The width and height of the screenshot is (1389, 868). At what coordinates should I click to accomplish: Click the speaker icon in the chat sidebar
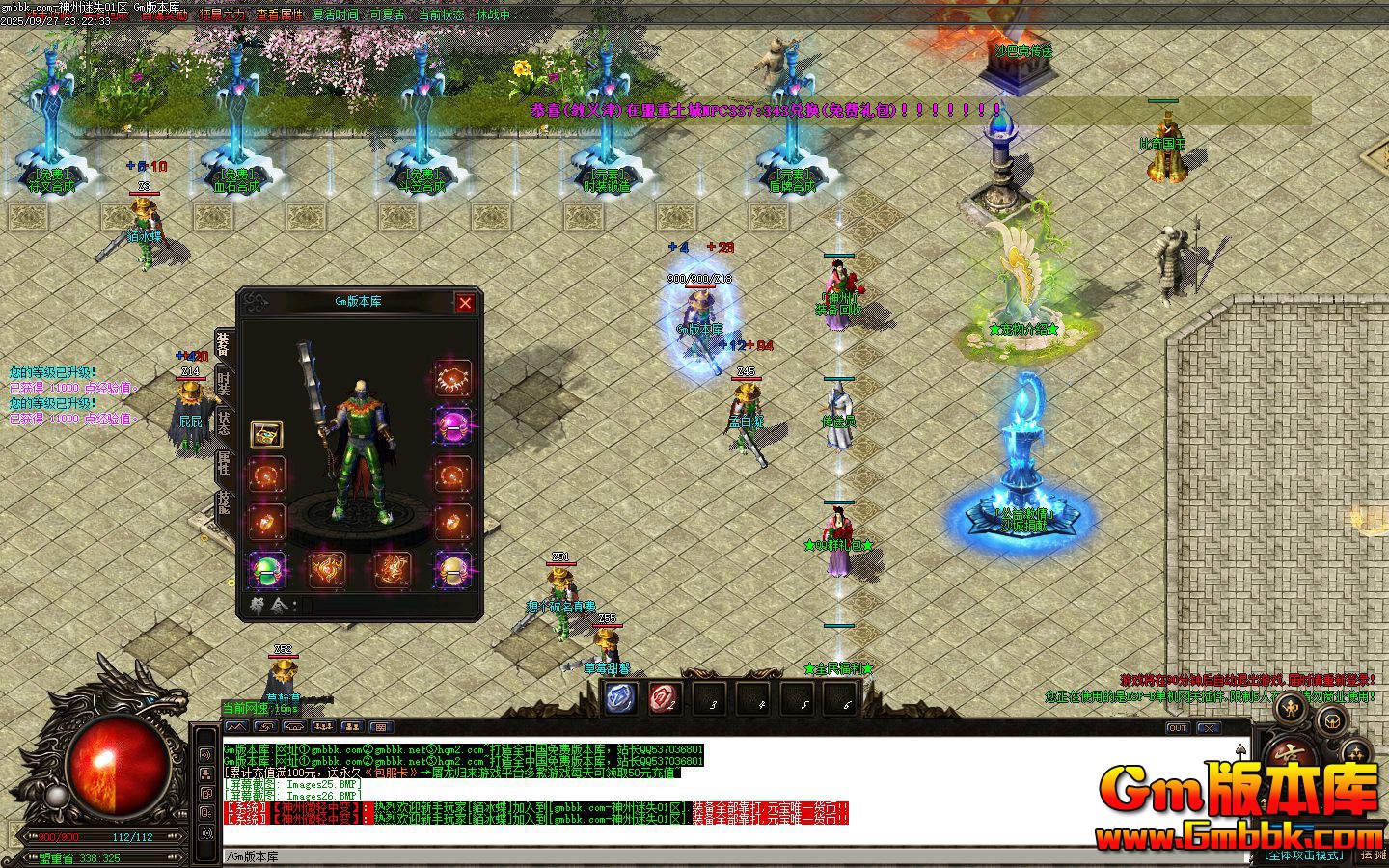[206, 753]
